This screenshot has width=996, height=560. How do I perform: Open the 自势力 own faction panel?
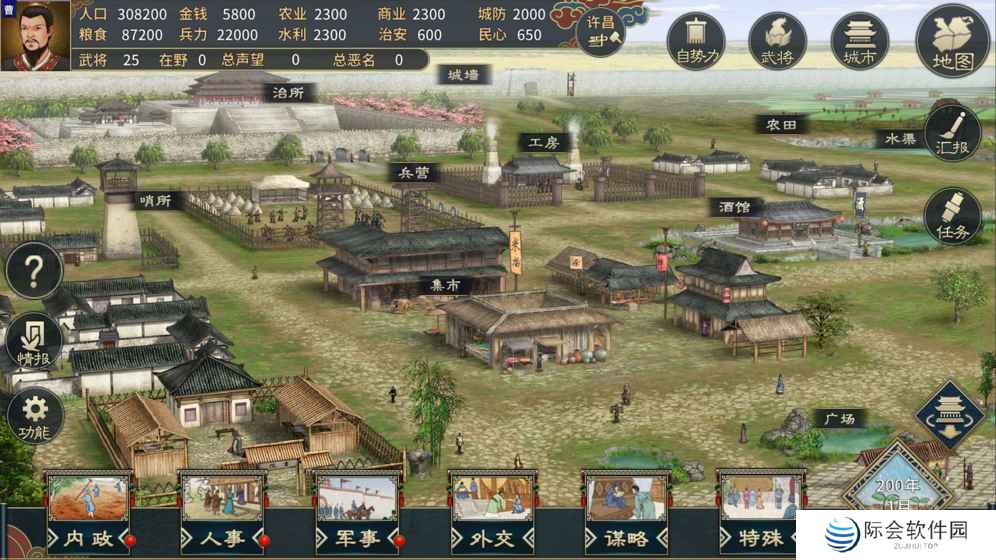click(697, 41)
